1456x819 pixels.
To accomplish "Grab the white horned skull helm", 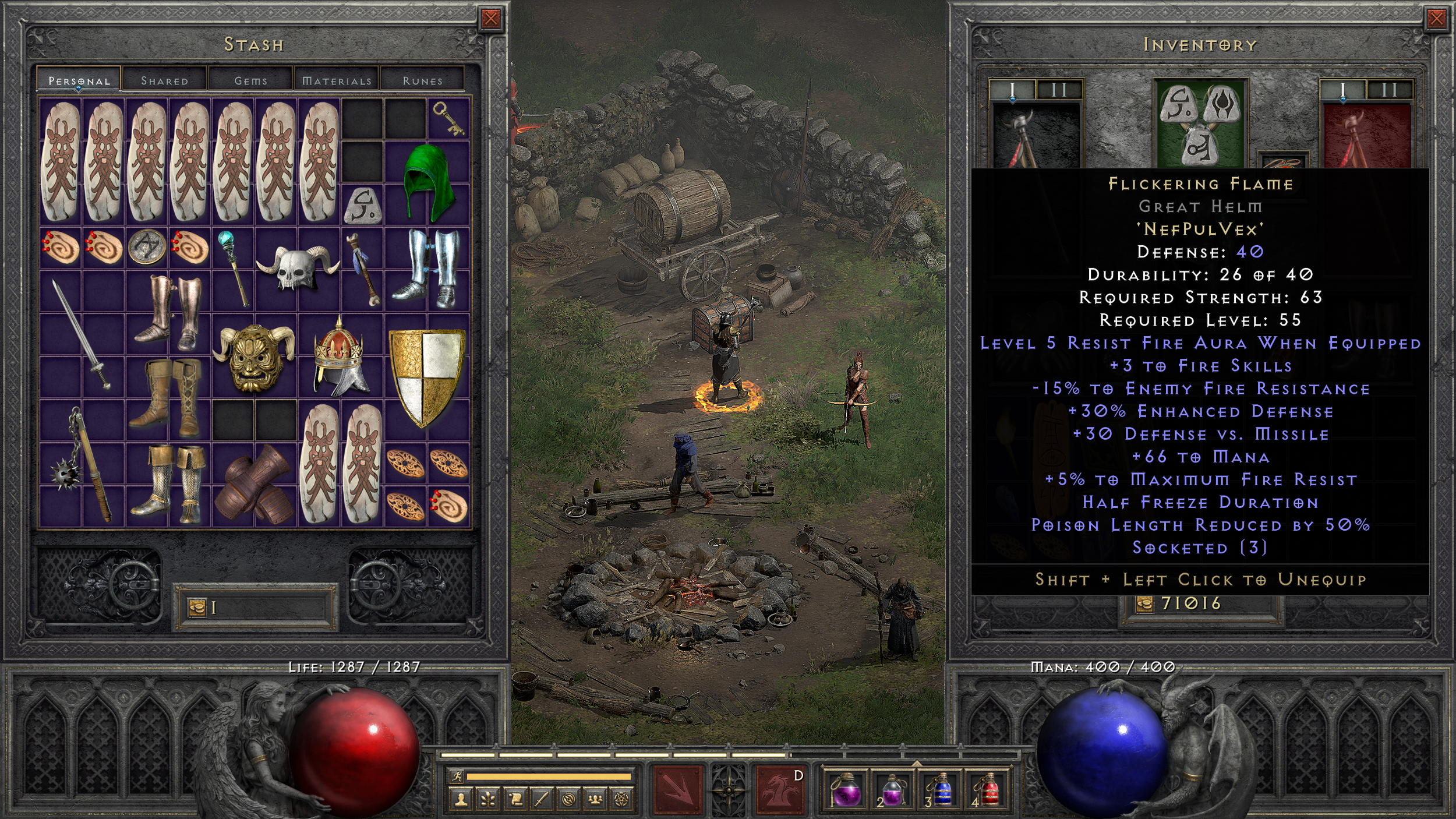I will [x=298, y=269].
